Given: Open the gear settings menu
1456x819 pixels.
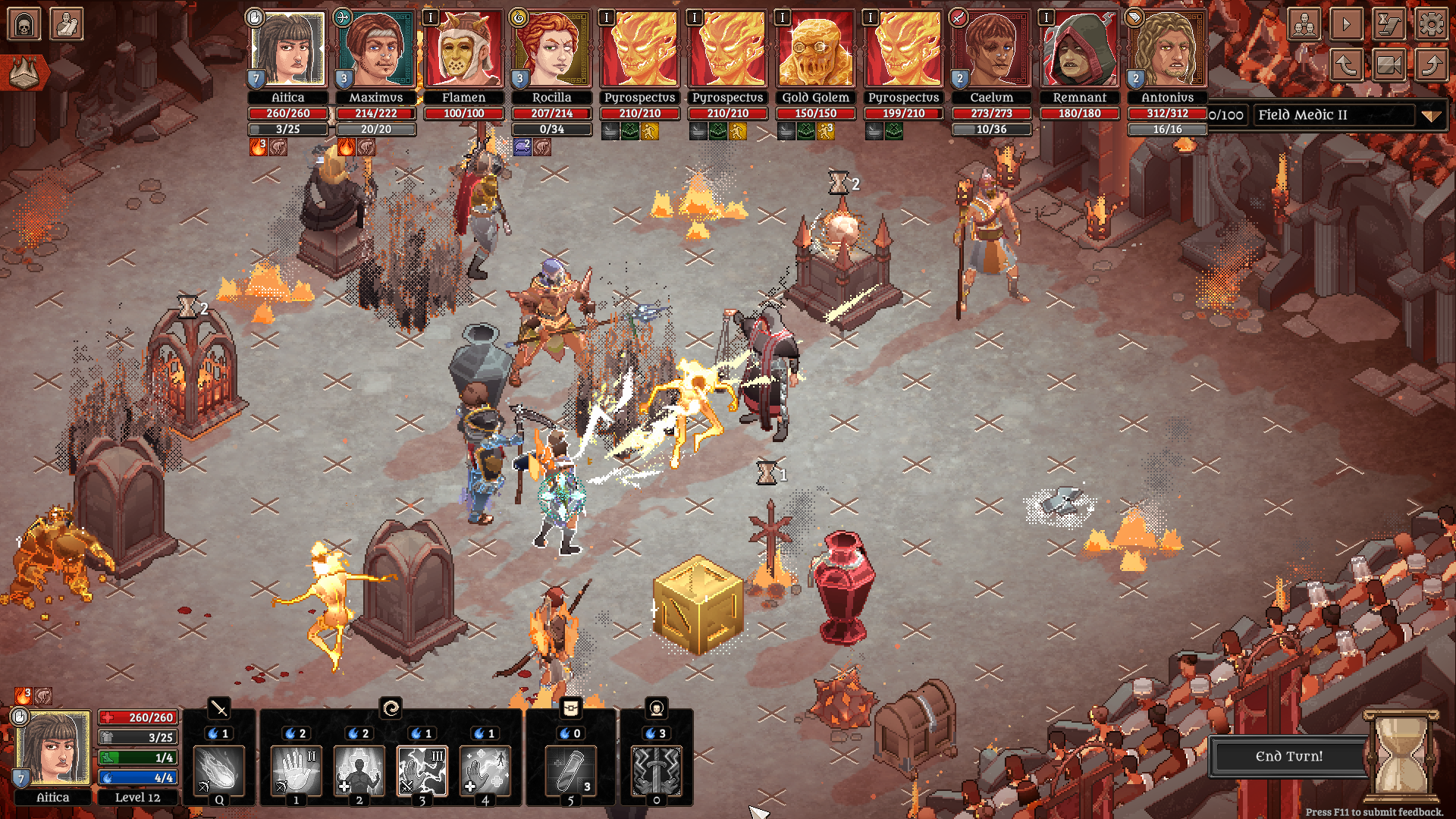Looking at the screenshot, I should point(1431,24).
